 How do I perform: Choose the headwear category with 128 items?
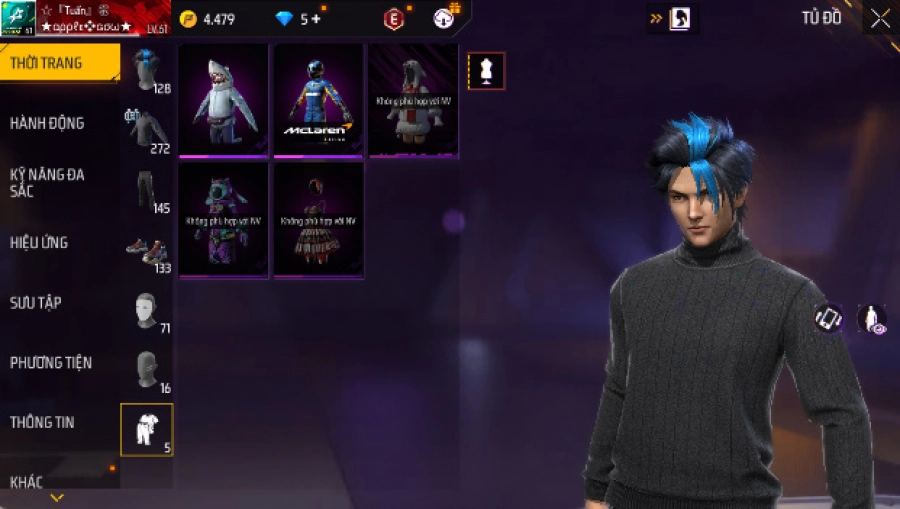[147, 70]
